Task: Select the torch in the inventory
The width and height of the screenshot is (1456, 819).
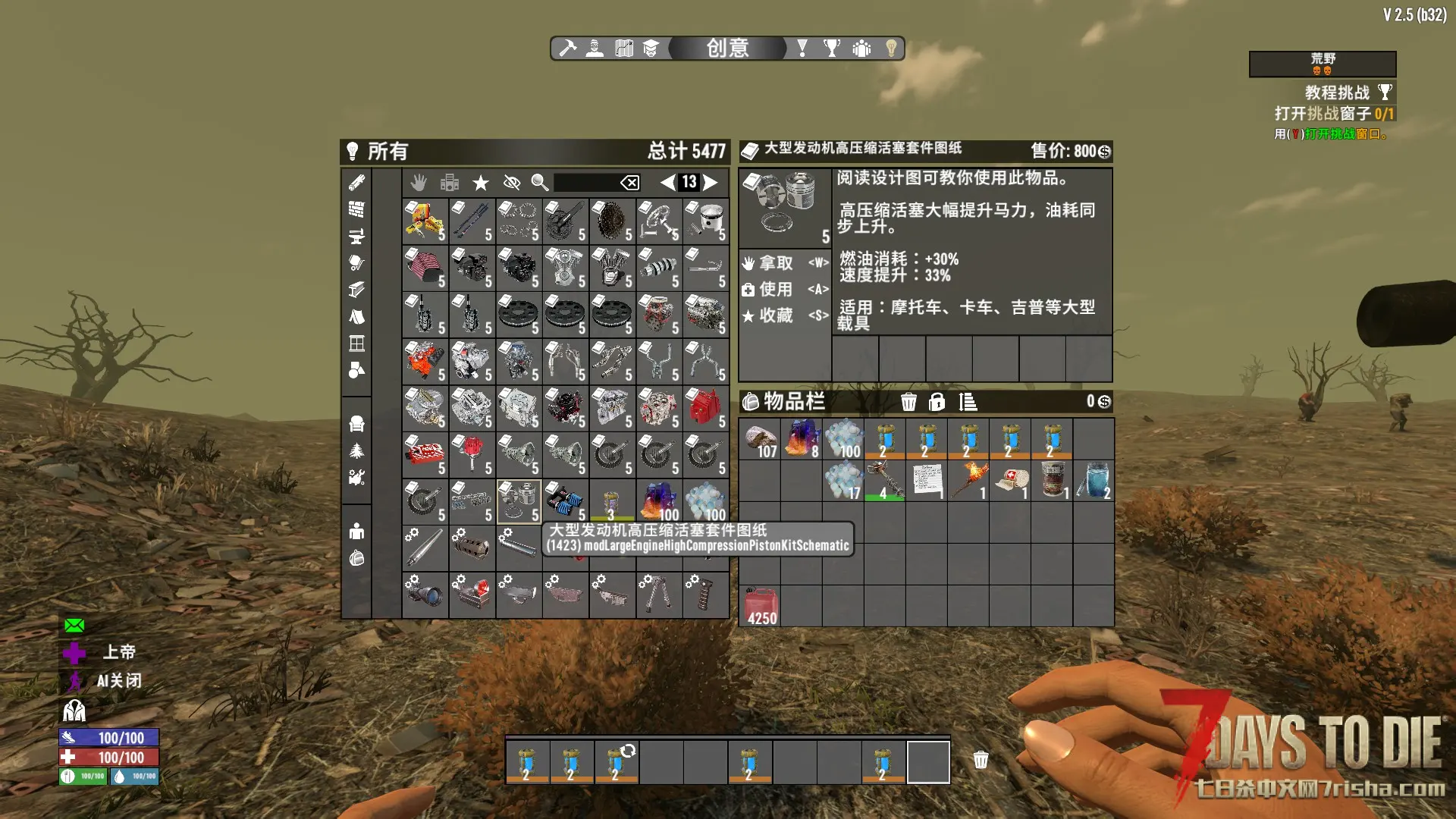Action: coord(969,480)
